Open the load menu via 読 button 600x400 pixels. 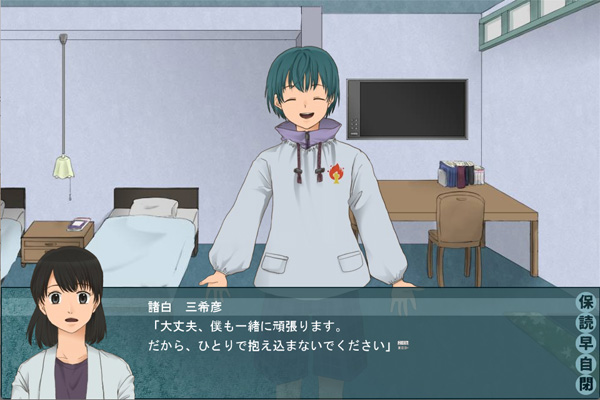tap(586, 323)
